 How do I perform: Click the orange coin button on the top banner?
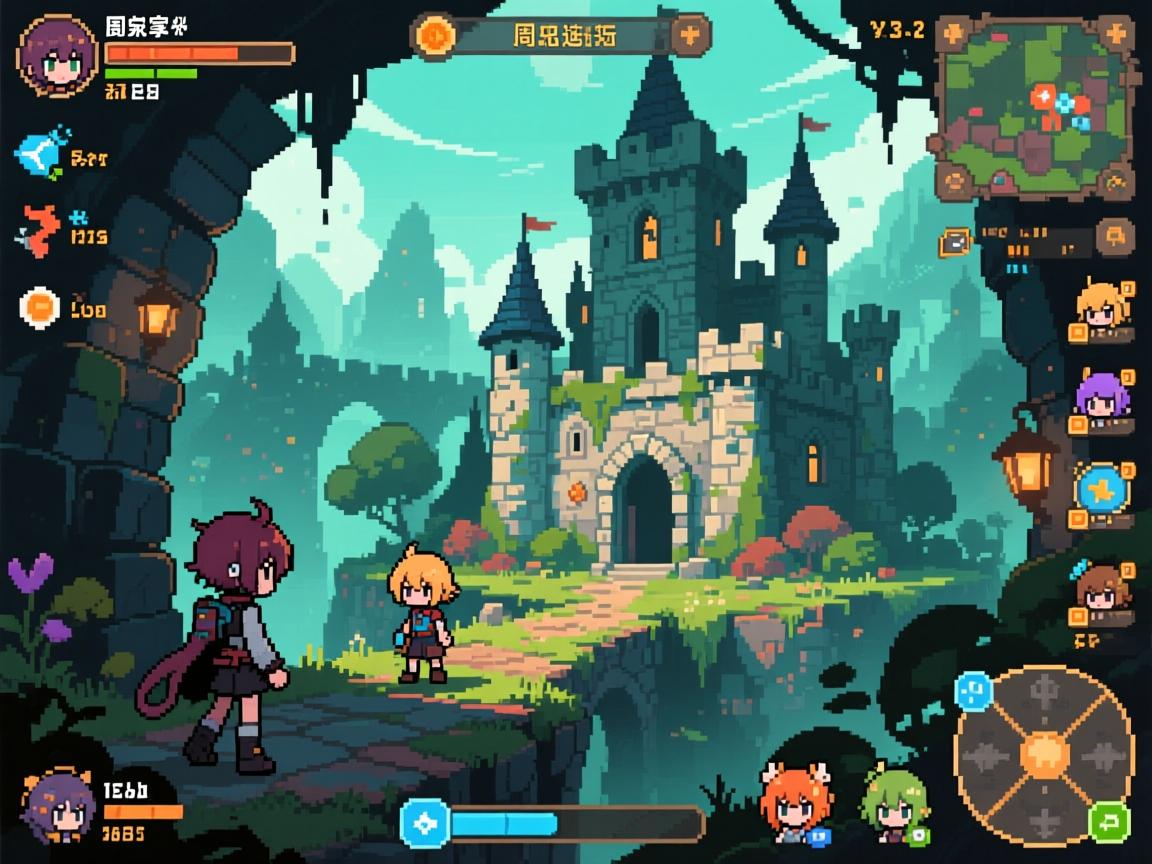click(436, 36)
